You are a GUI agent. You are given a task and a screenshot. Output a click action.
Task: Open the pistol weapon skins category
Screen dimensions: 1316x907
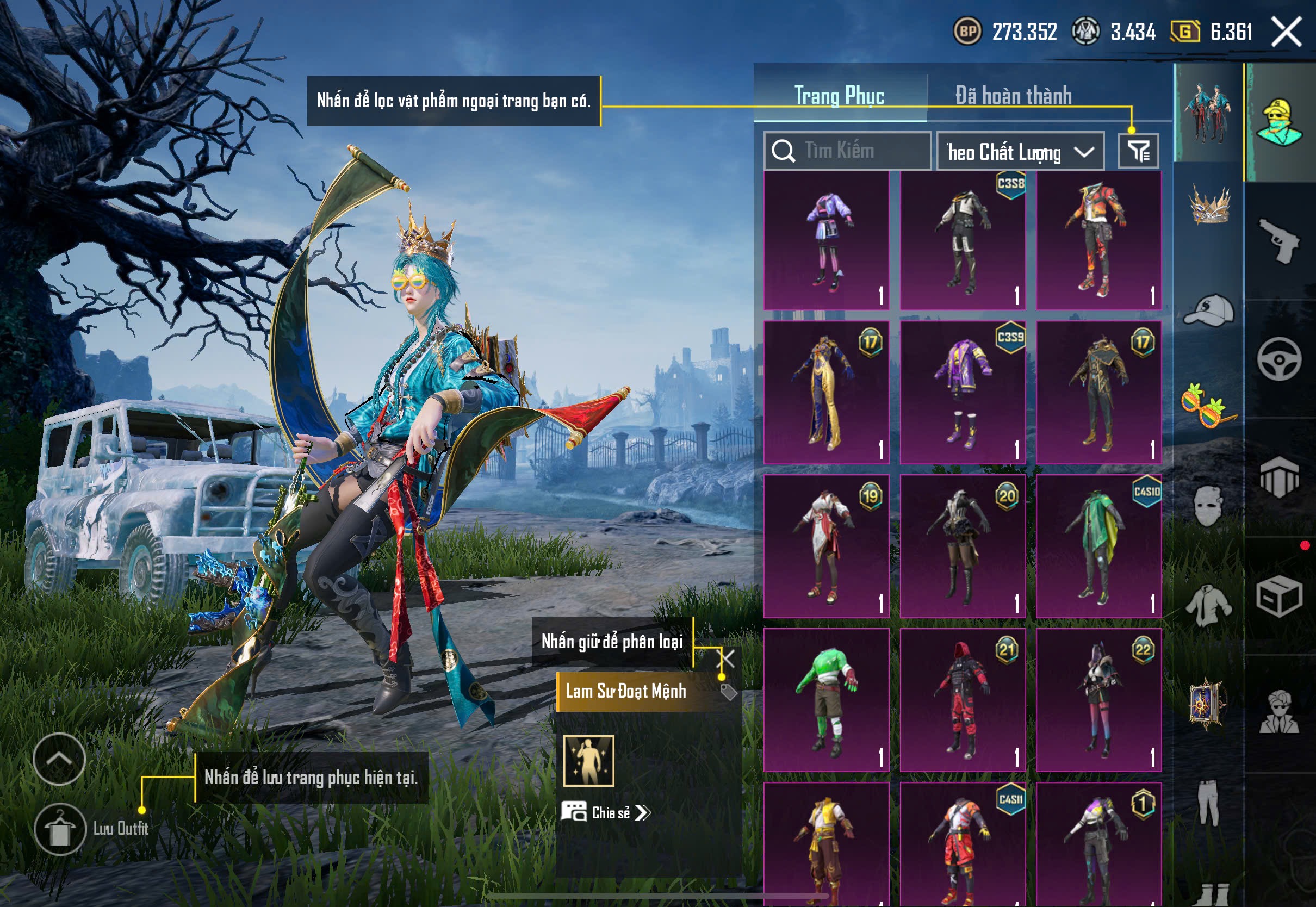coord(1279,240)
